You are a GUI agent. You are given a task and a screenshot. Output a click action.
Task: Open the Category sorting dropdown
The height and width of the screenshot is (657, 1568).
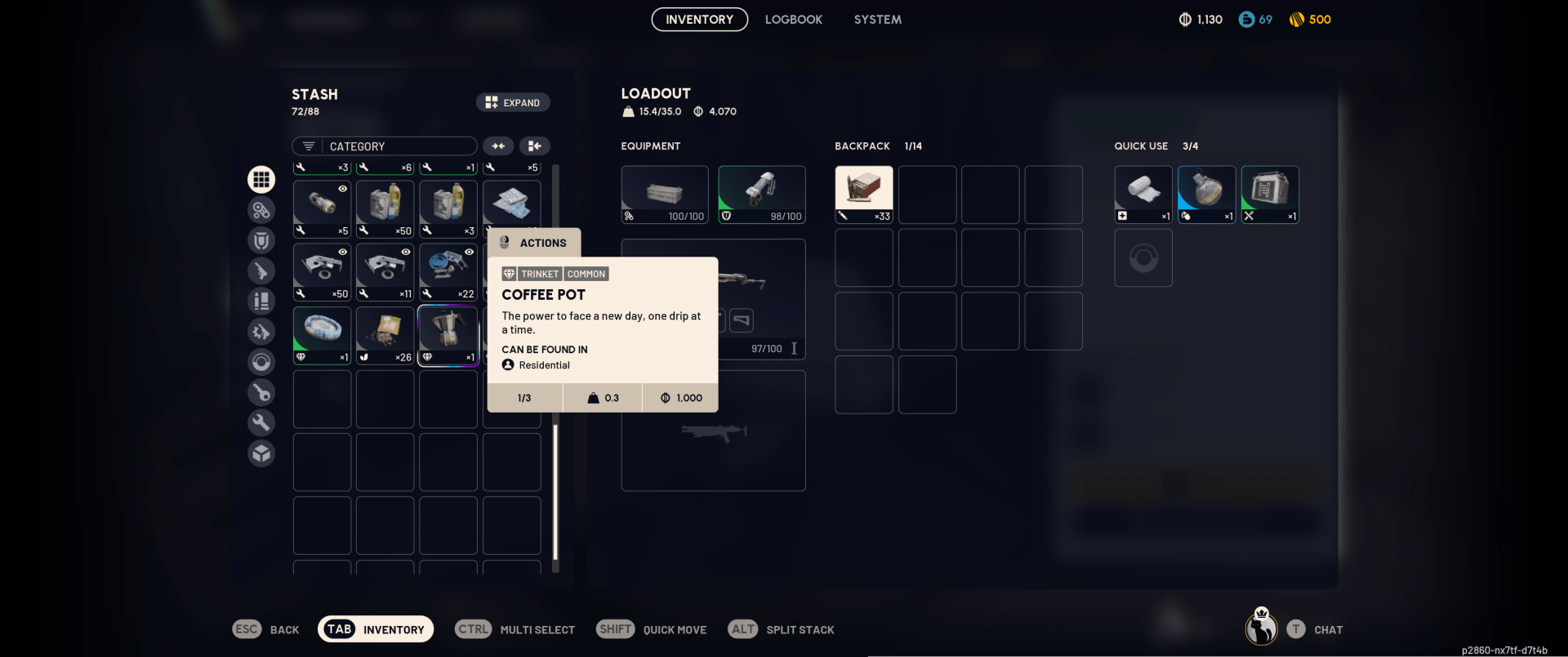click(384, 145)
